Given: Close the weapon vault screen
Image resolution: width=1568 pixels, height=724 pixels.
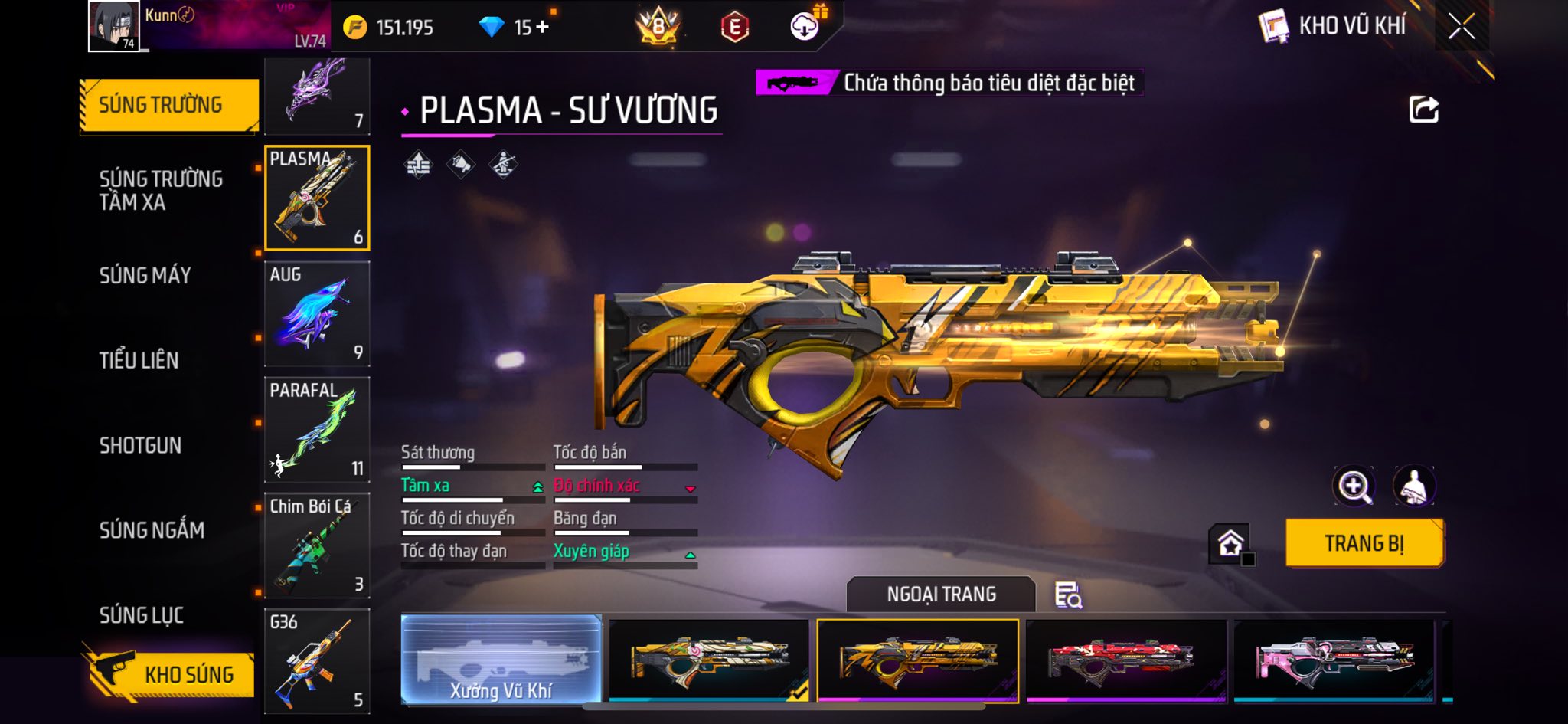Looking at the screenshot, I should [1461, 28].
